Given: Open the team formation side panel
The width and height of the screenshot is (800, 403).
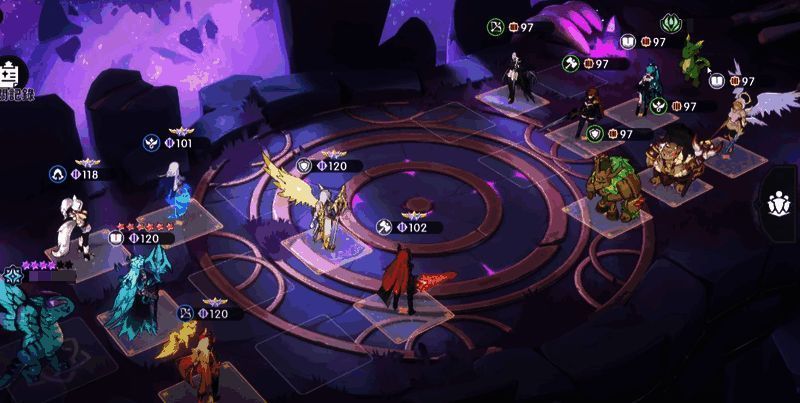Looking at the screenshot, I should coord(780,204).
